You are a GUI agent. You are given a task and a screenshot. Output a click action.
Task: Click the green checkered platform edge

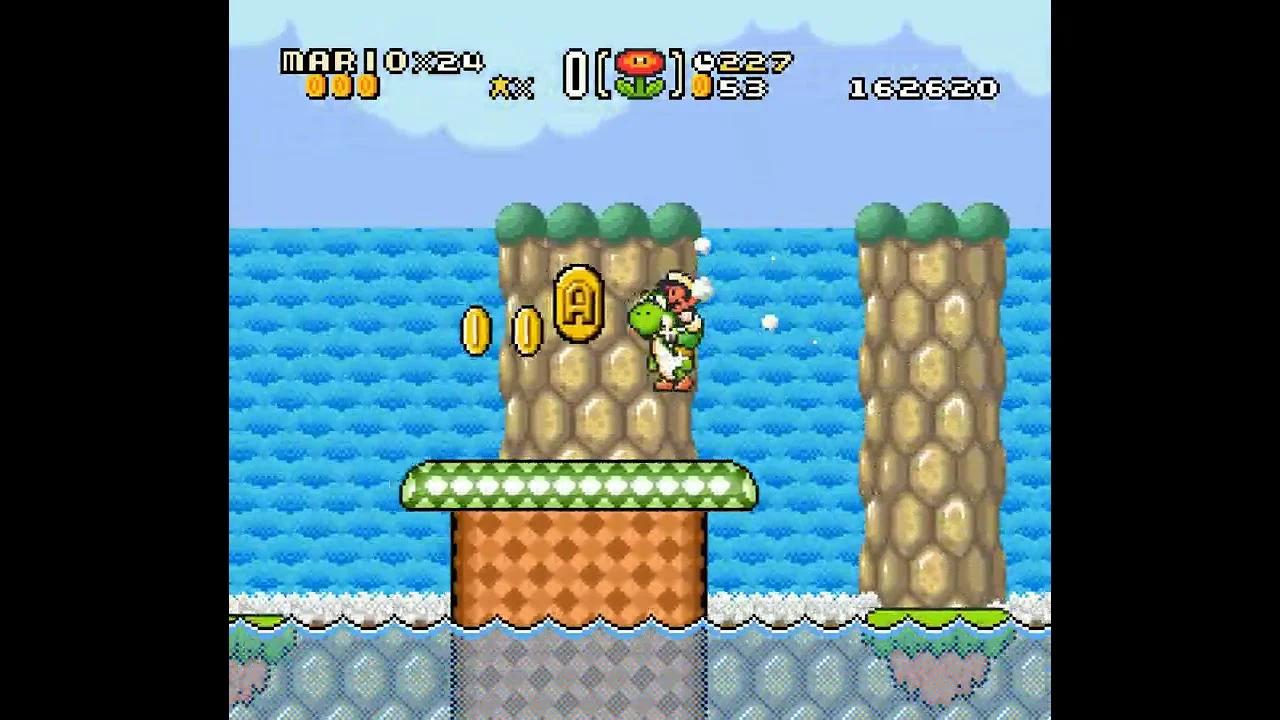point(578,487)
